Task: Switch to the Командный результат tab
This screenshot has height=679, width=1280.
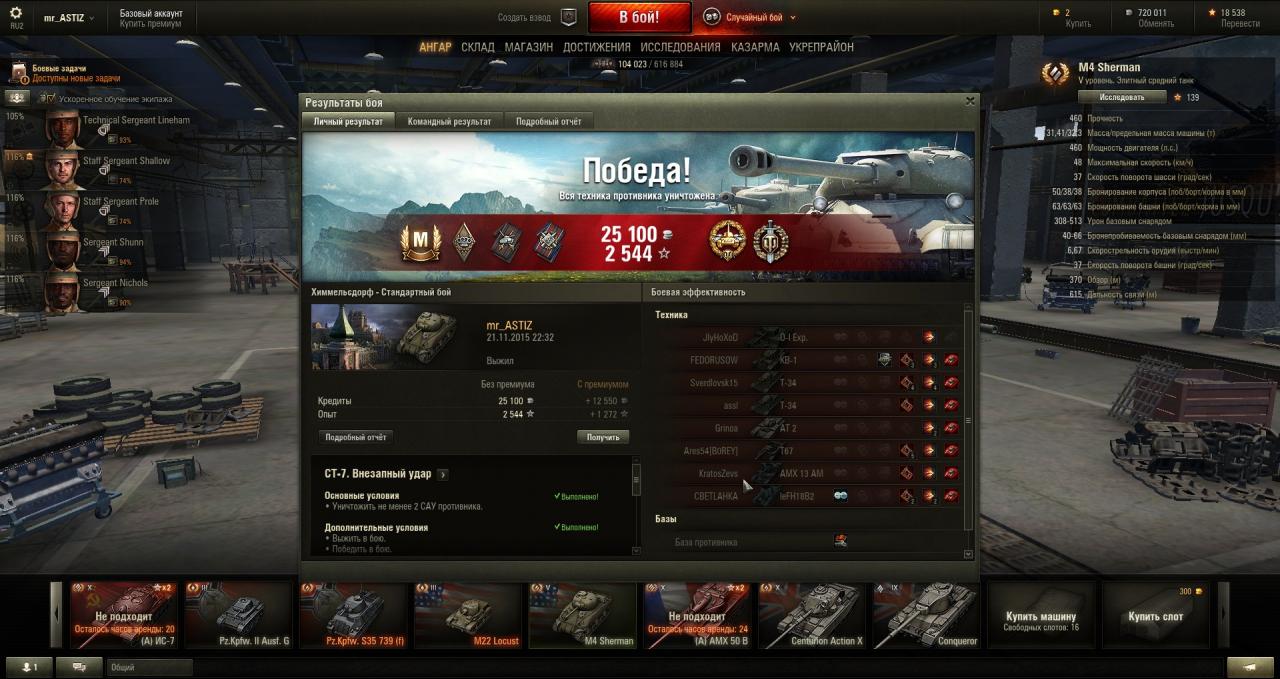Action: 449,121
